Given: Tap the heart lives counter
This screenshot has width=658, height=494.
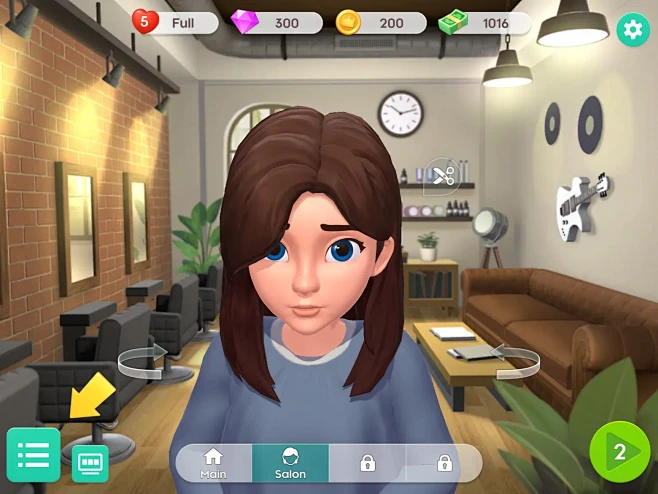Looking at the screenshot, I should click(x=175, y=22).
